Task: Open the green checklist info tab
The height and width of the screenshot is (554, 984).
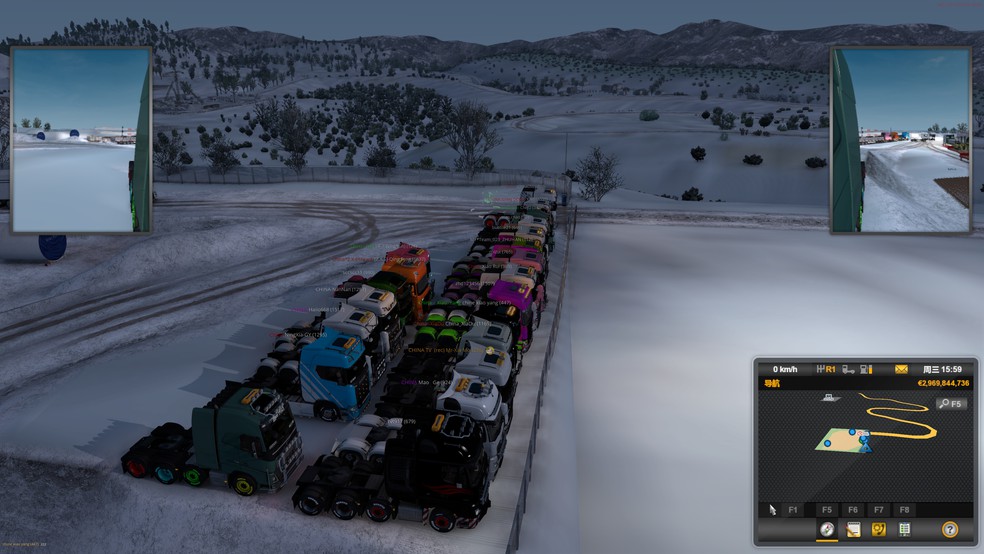Action: (x=904, y=529)
